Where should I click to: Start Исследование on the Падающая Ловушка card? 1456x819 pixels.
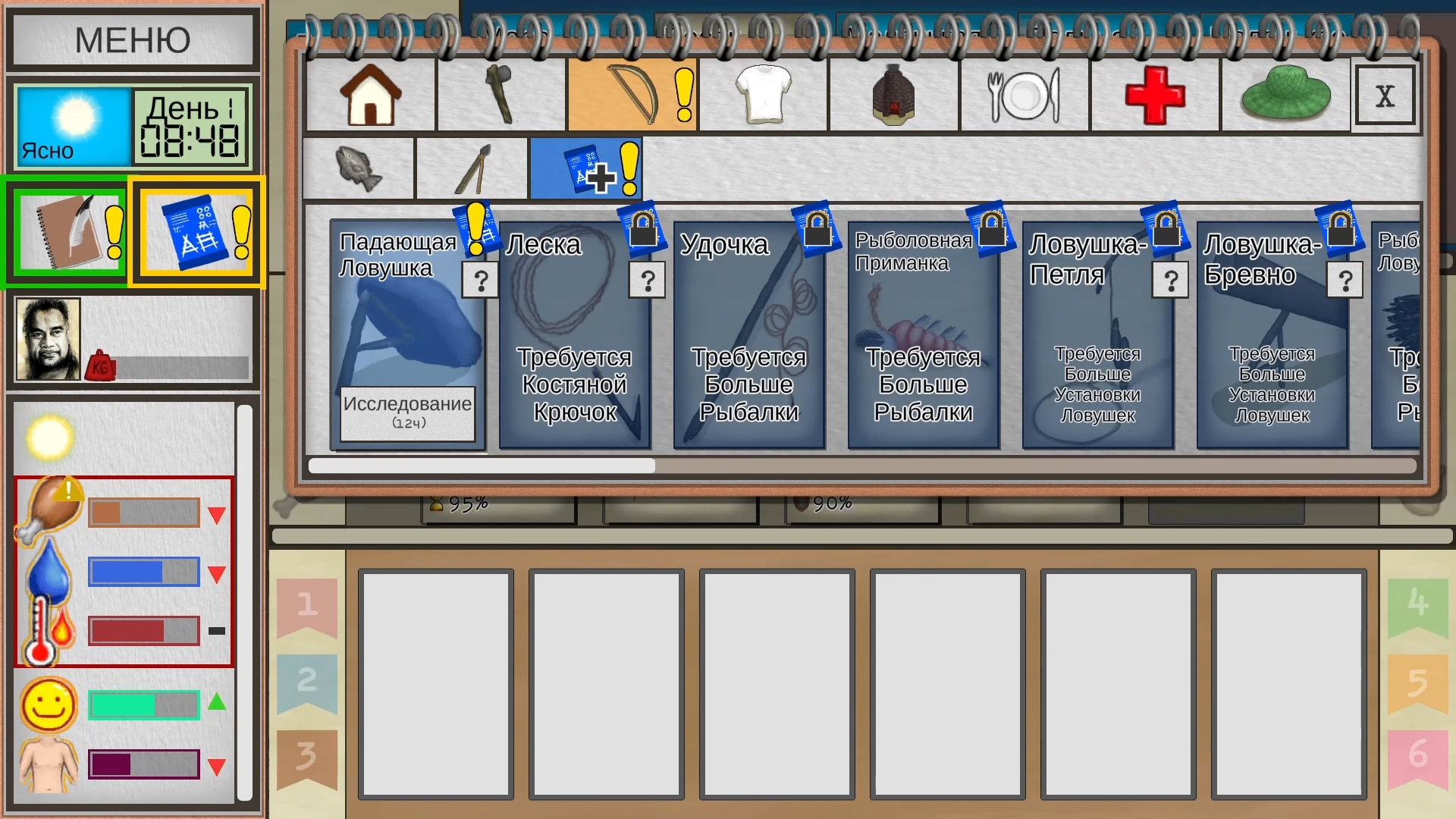408,414
